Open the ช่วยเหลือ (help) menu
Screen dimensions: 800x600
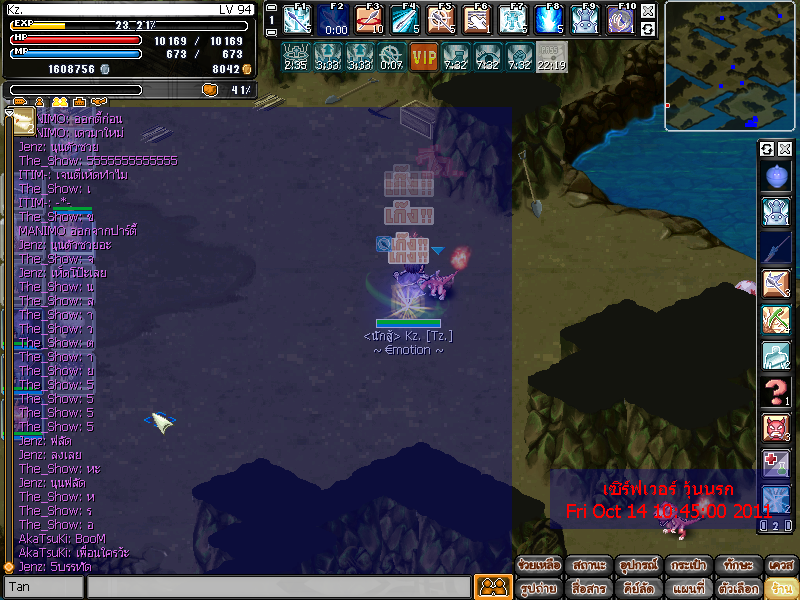click(539, 564)
